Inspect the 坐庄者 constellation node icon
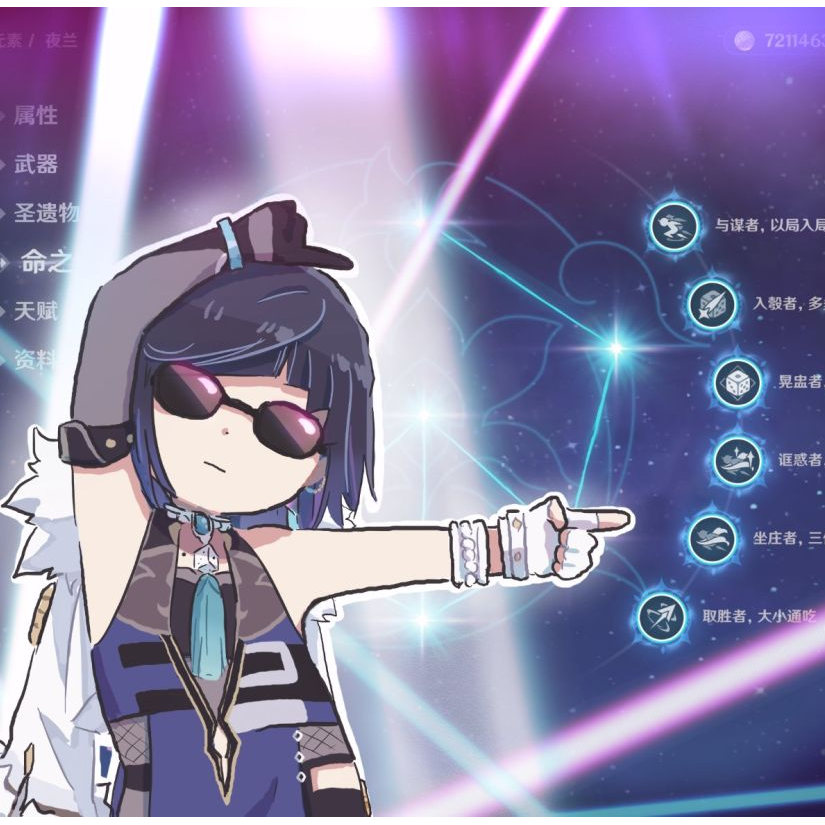 point(712,539)
